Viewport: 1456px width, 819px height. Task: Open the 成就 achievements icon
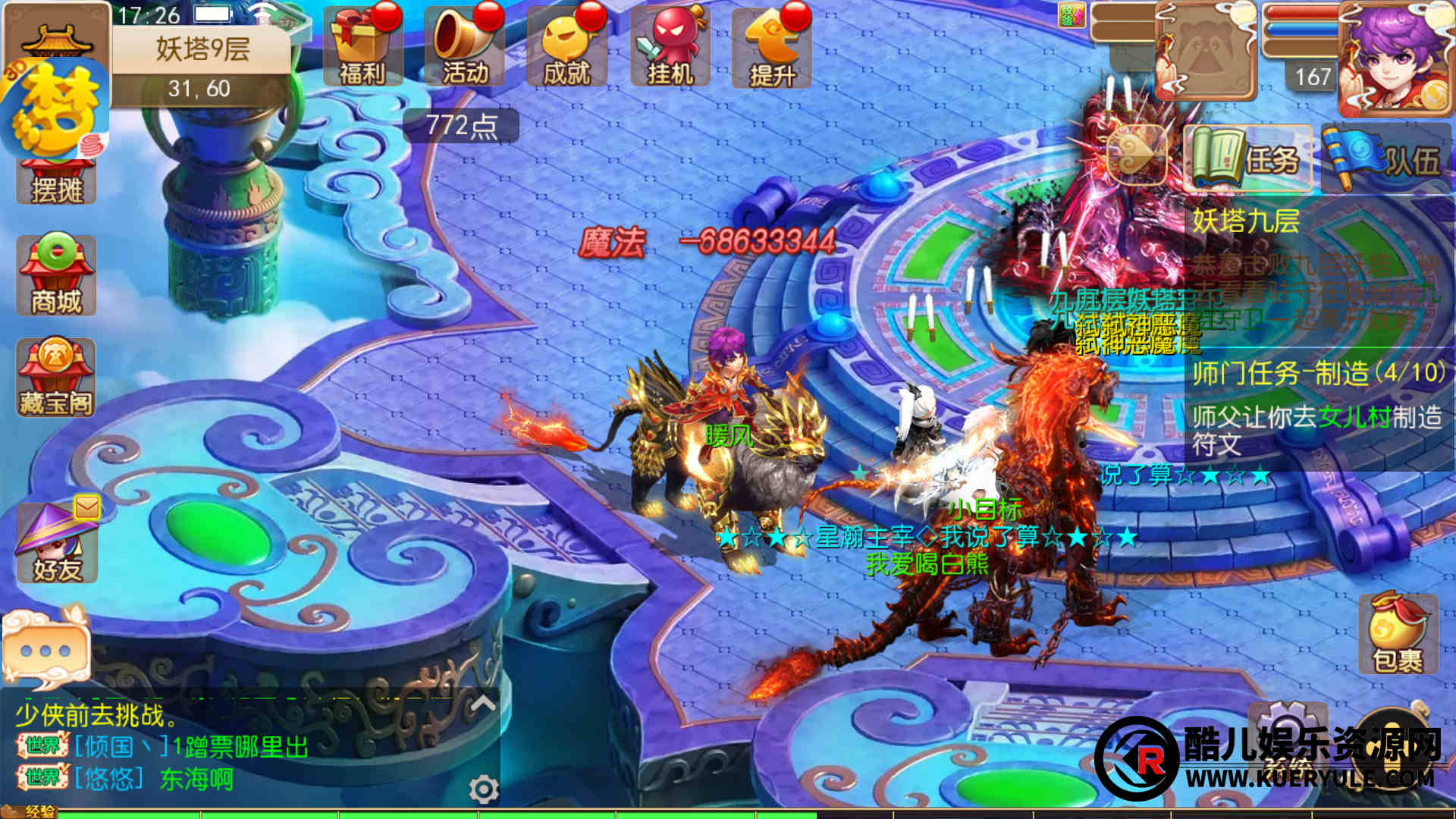click(x=566, y=47)
